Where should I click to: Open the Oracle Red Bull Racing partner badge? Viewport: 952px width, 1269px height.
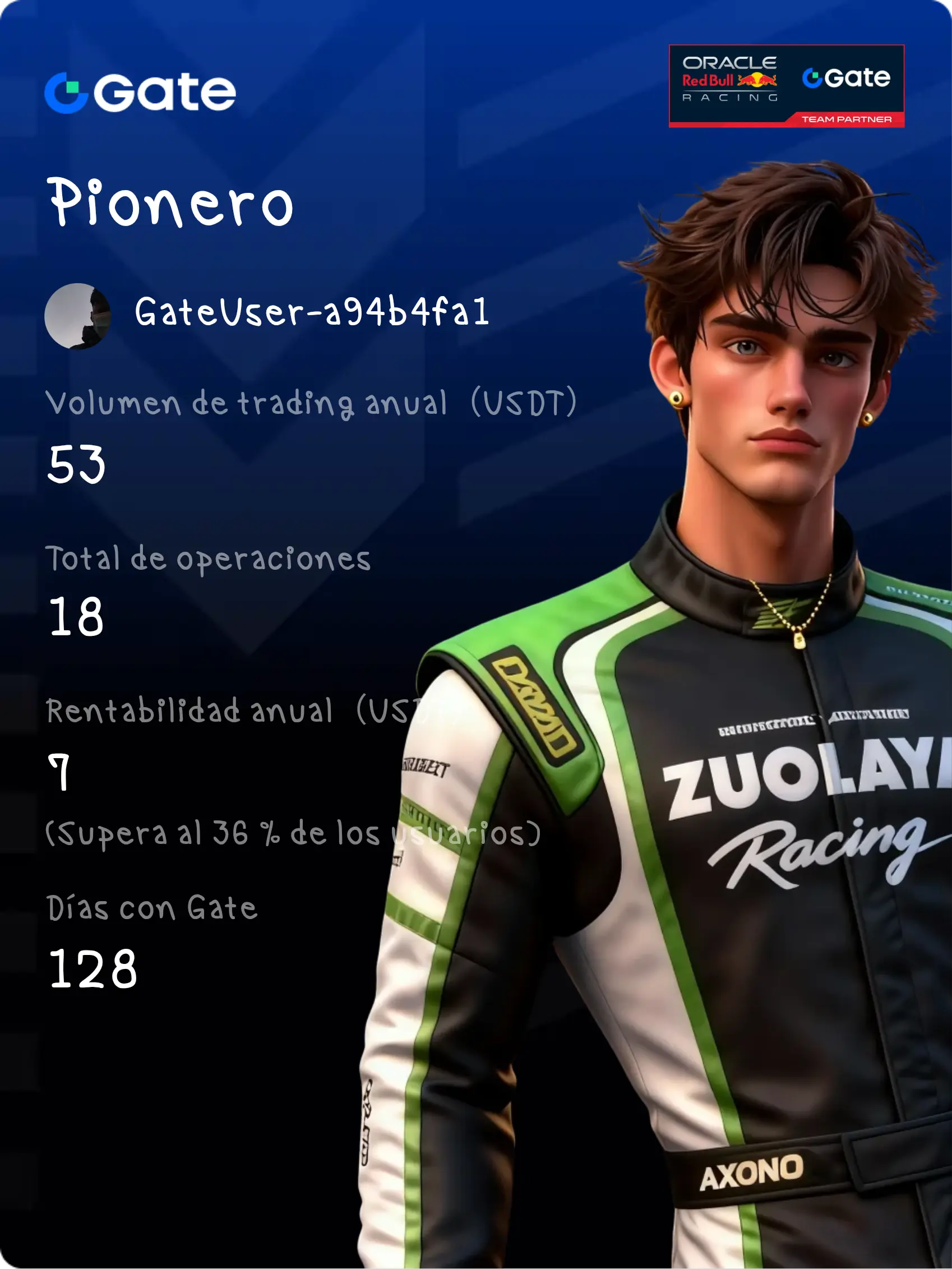pyautogui.click(x=786, y=86)
